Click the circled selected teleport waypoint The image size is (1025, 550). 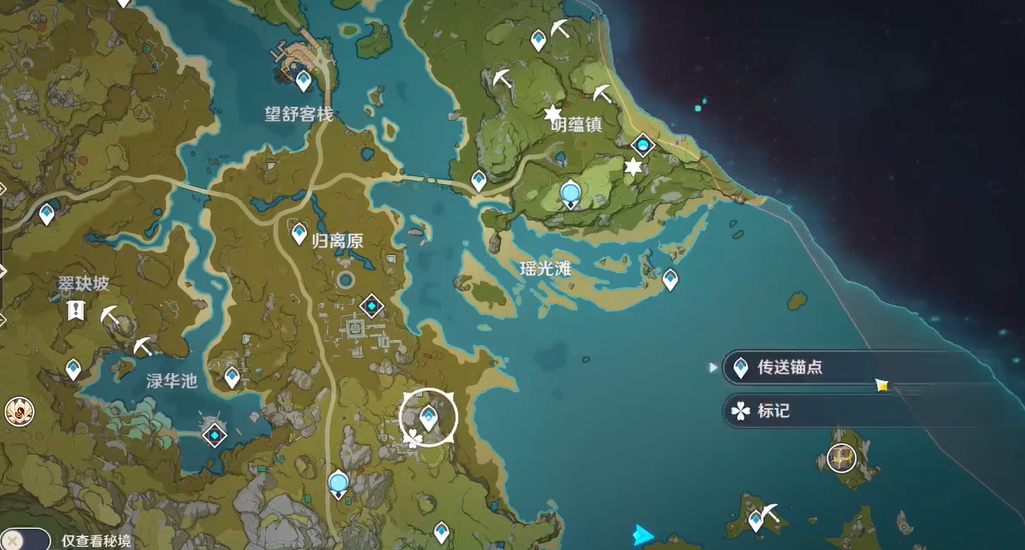[429, 418]
